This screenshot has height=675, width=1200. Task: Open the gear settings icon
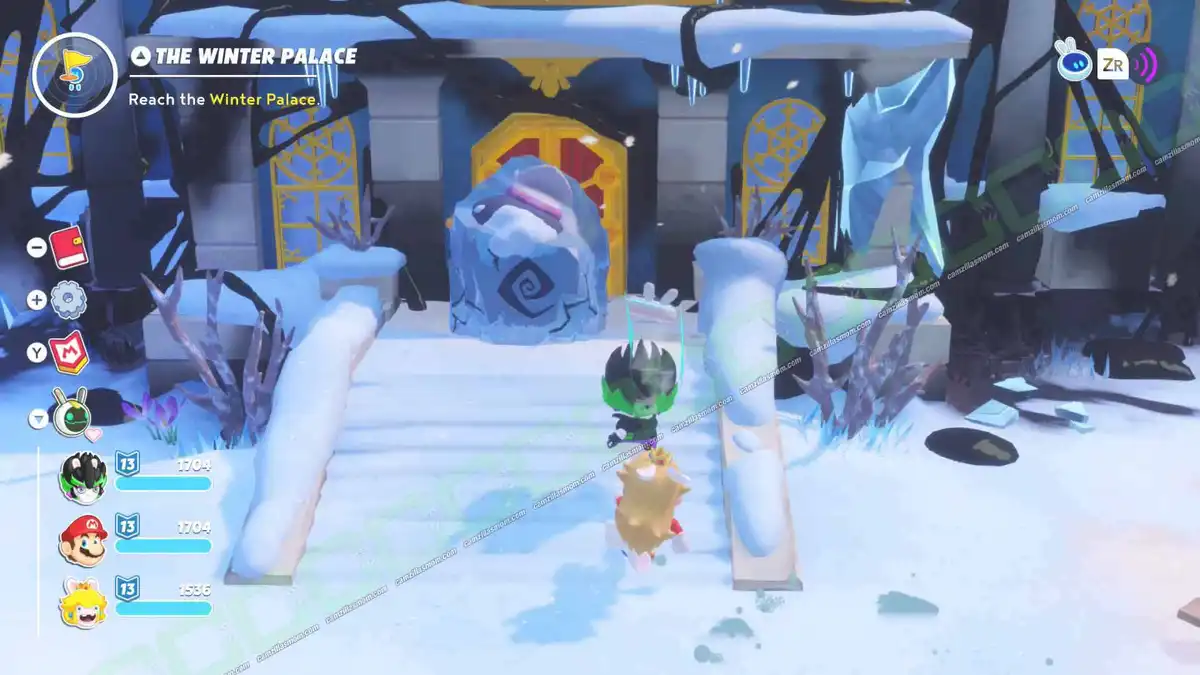68,299
